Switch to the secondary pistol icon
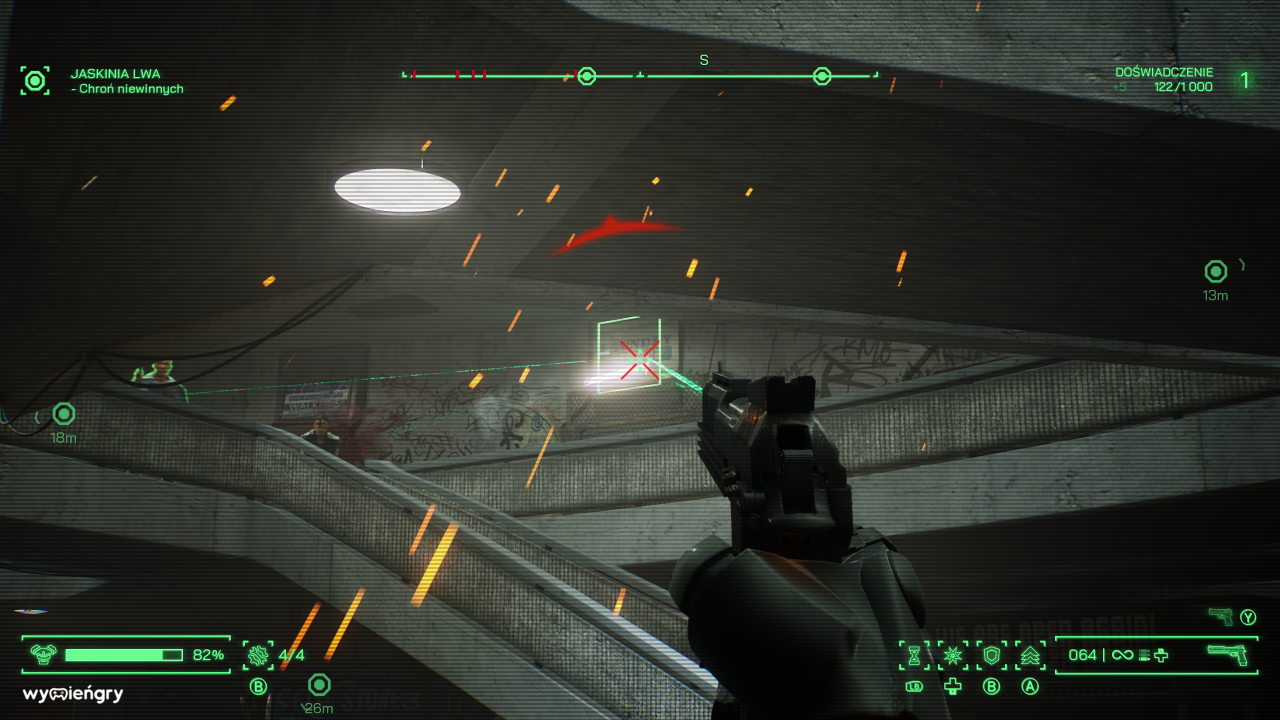The width and height of the screenshot is (1280, 720). coord(1220,616)
